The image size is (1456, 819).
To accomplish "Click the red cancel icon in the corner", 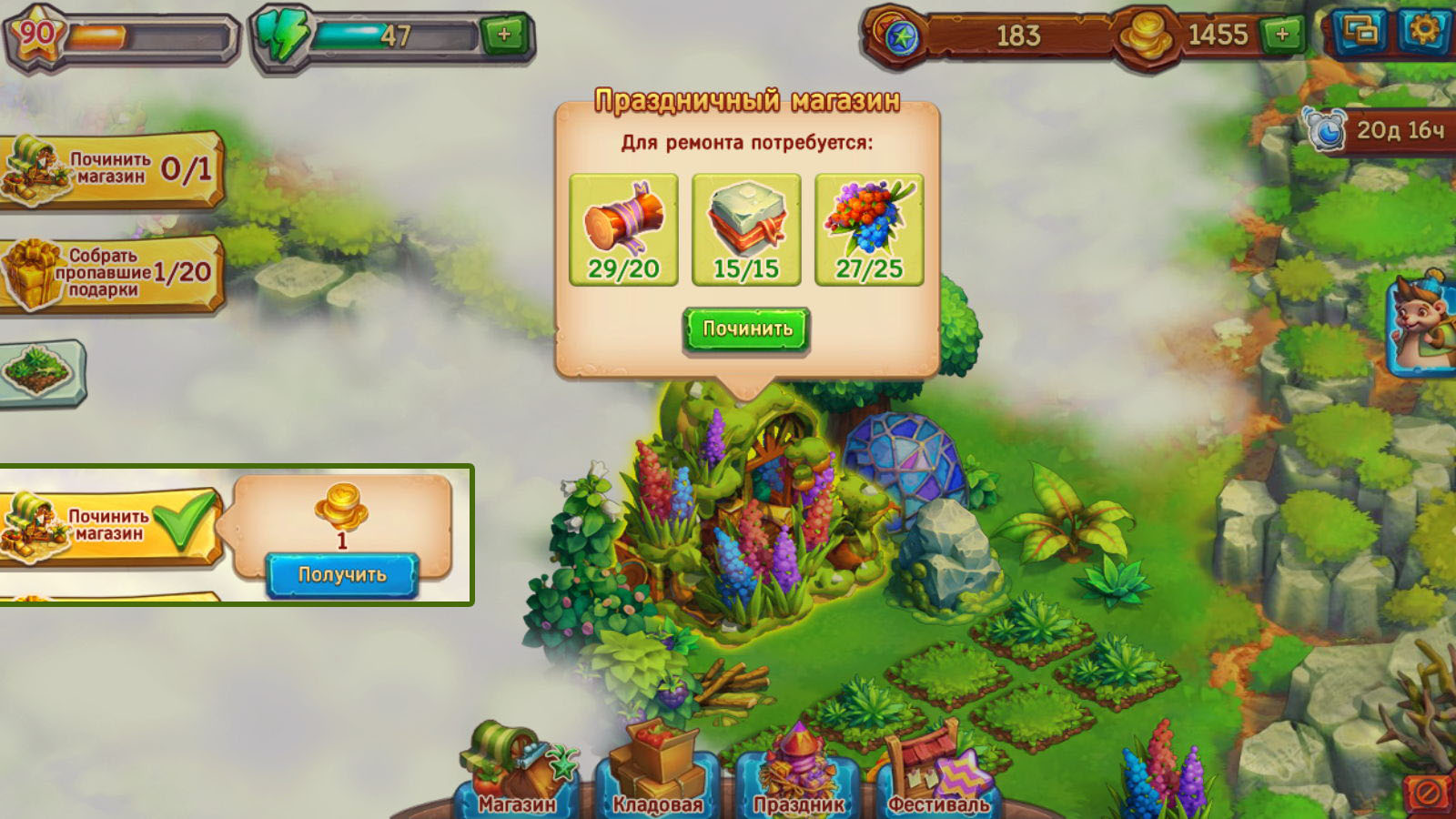I will click(x=1428, y=794).
